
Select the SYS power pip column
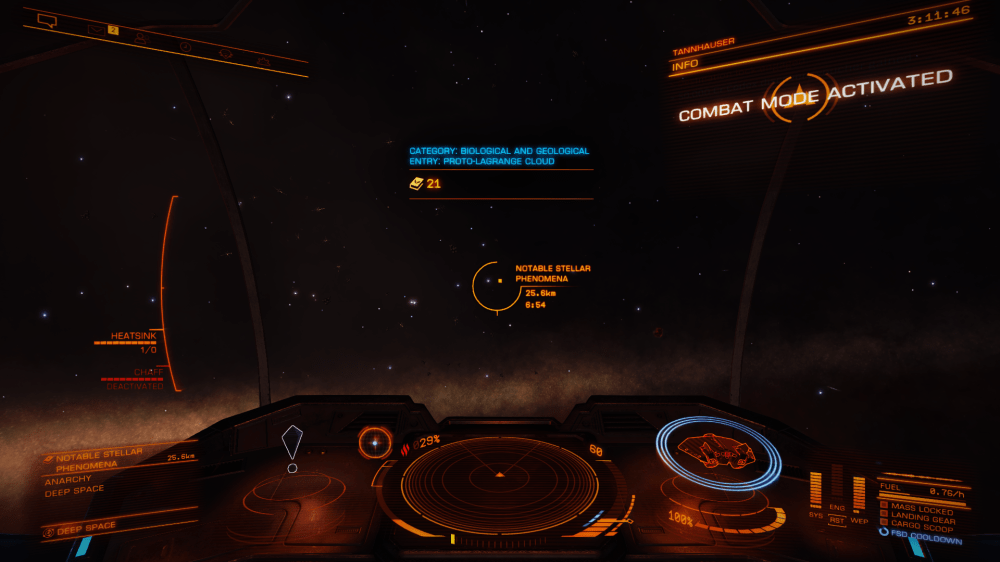(x=815, y=489)
